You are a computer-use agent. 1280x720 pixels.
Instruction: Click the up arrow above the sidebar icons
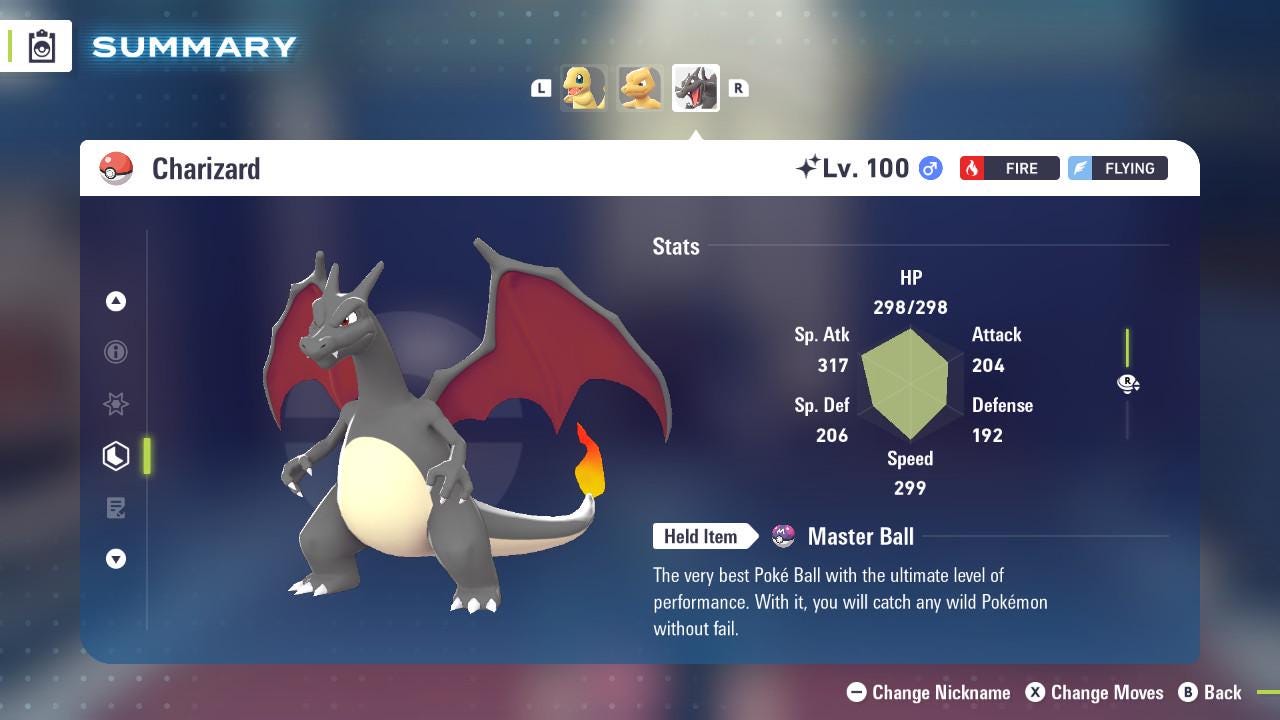(x=116, y=300)
